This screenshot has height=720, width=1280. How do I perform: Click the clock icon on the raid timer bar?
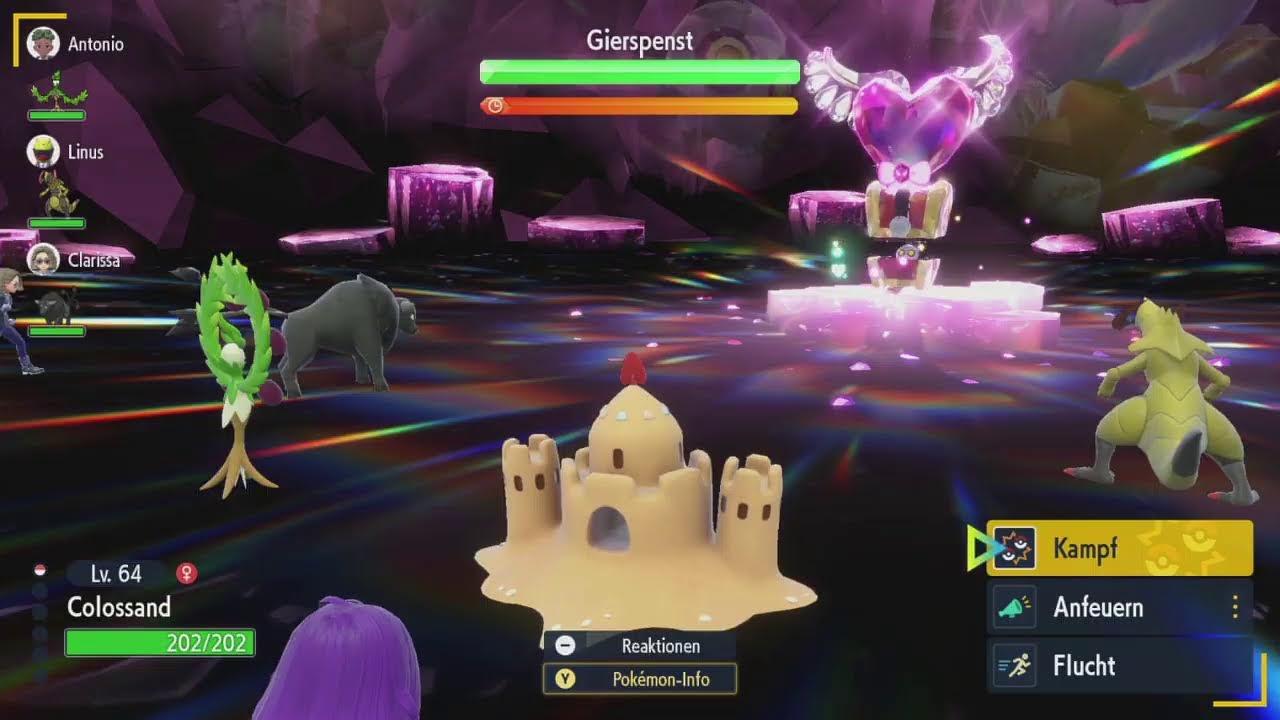493,104
